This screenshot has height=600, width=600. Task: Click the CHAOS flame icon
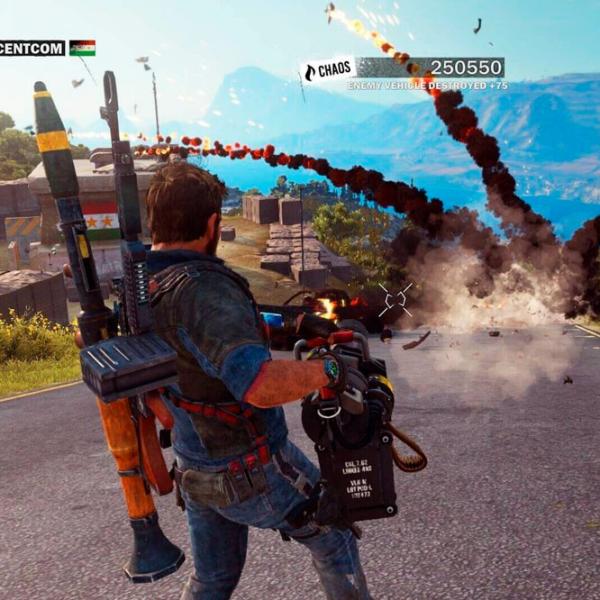(310, 71)
